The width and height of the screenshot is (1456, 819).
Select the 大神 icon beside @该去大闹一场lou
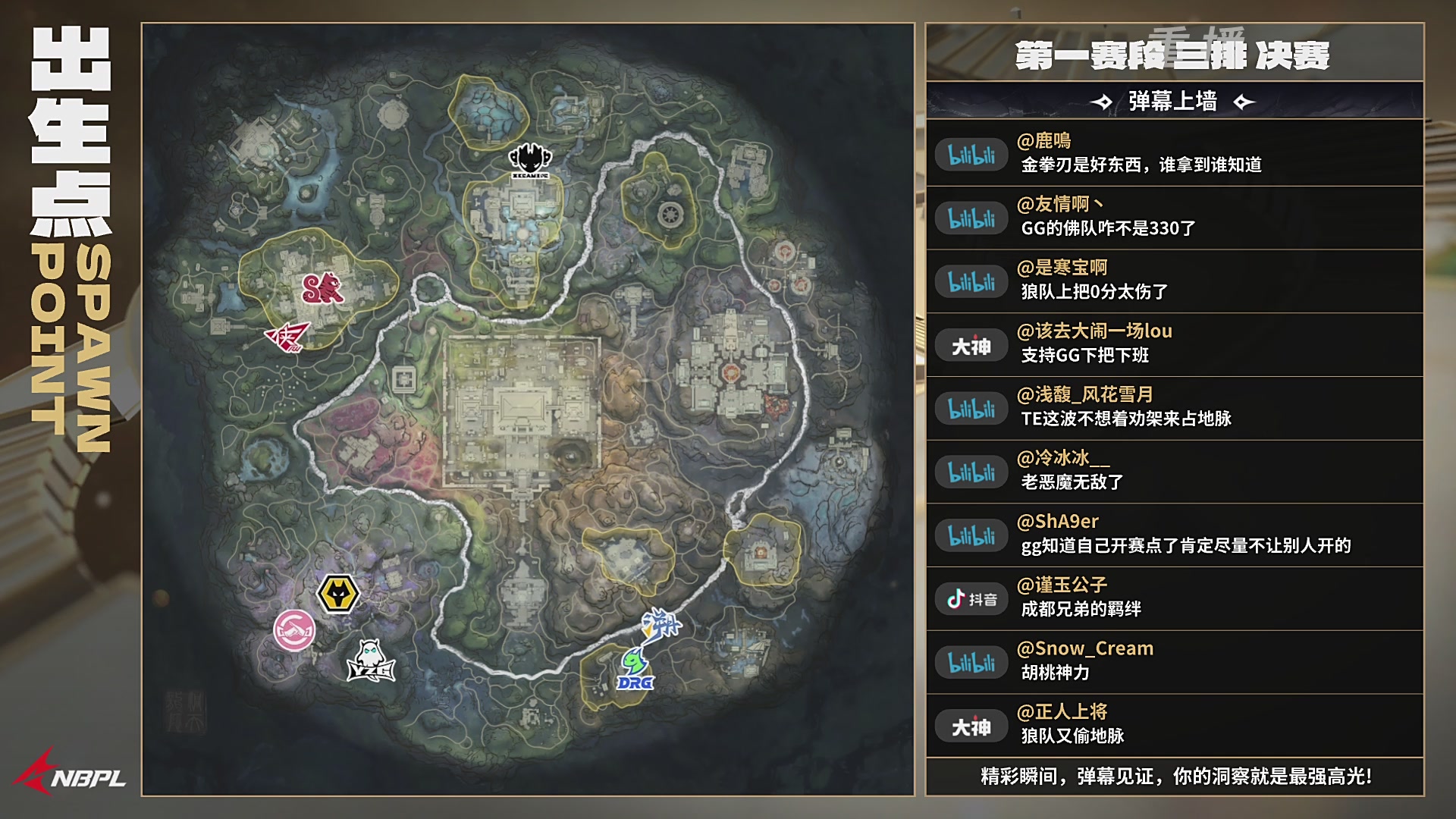pyautogui.click(x=971, y=344)
